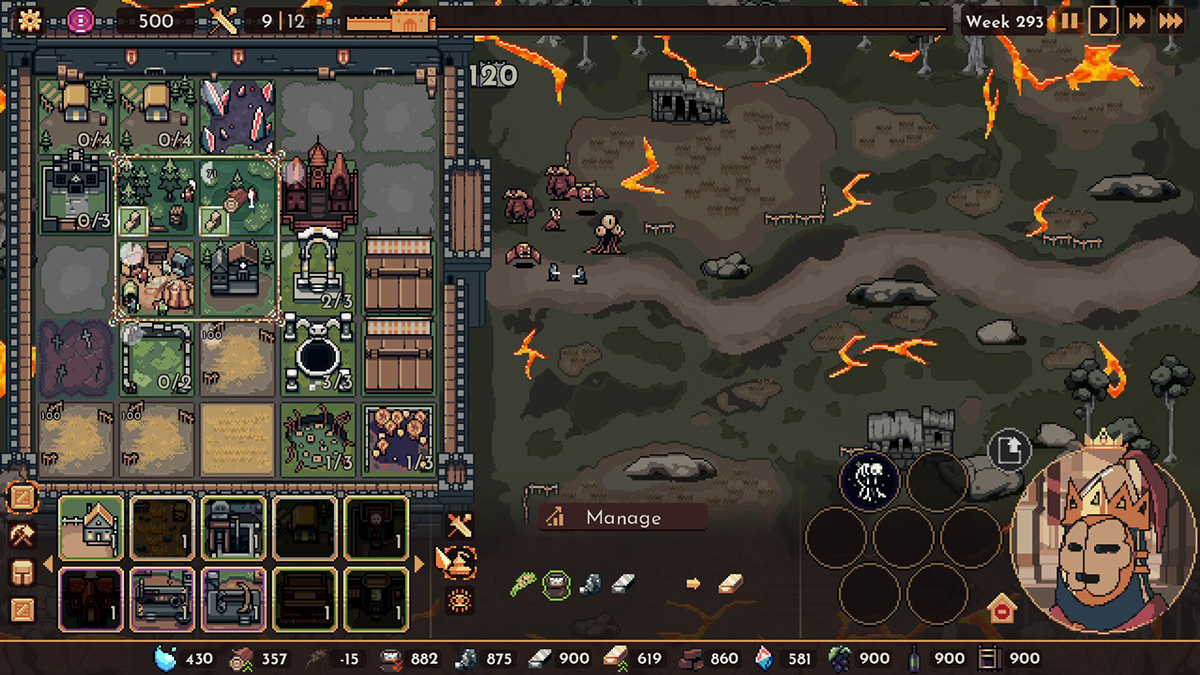Viewport: 1200px width, 675px height.
Task: Switch to double fast-forward speed
Action: point(1136,20)
